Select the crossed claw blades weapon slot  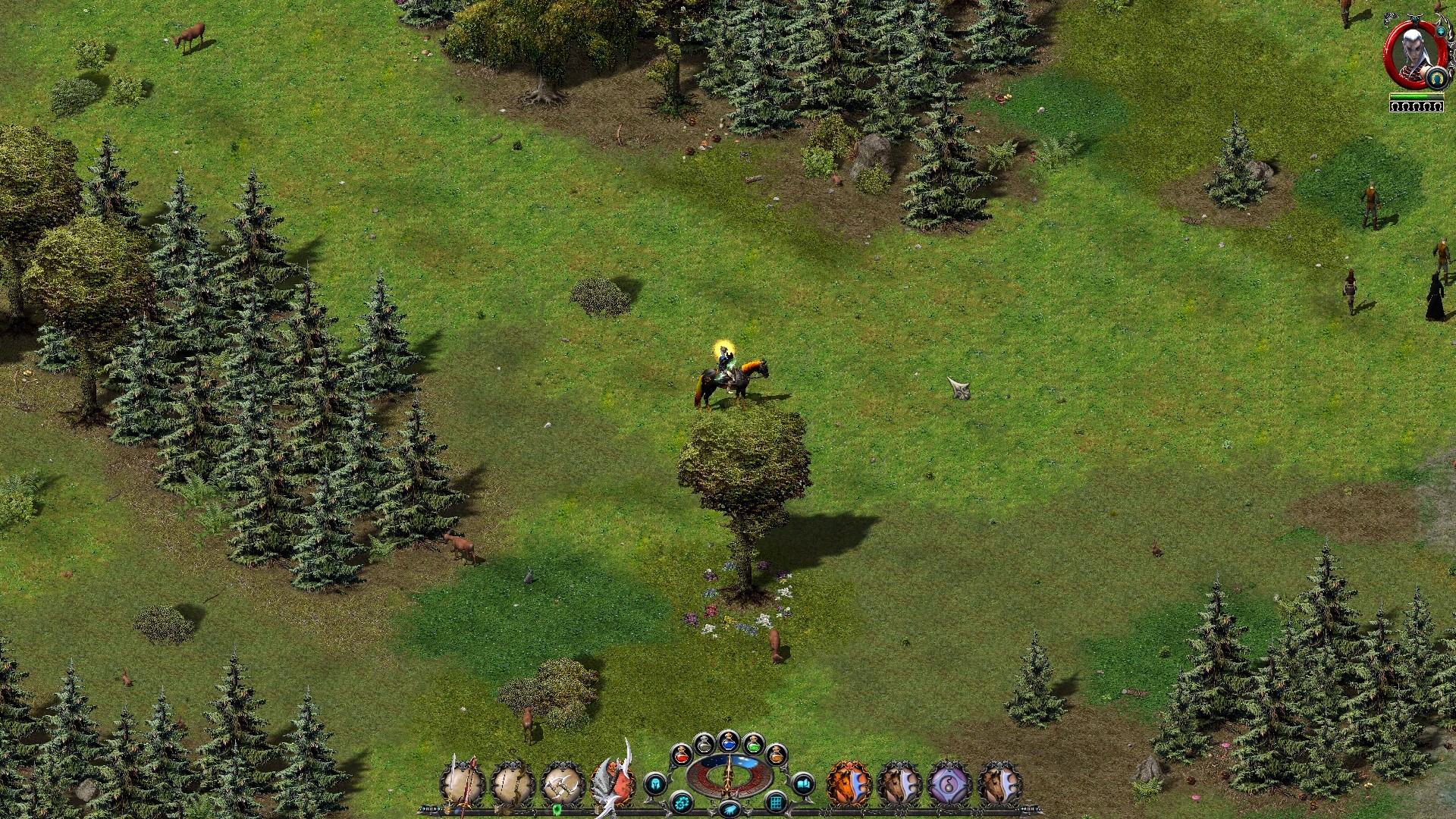[x=562, y=784]
